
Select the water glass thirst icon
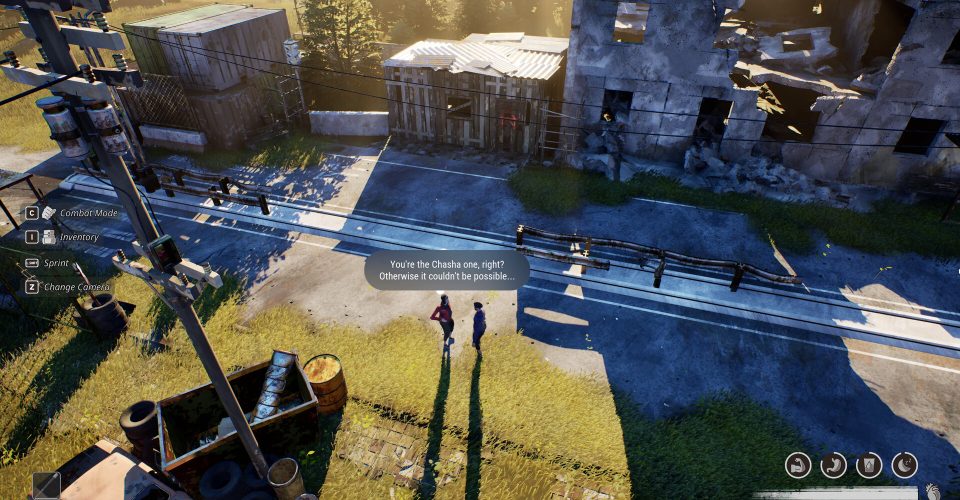(x=869, y=465)
